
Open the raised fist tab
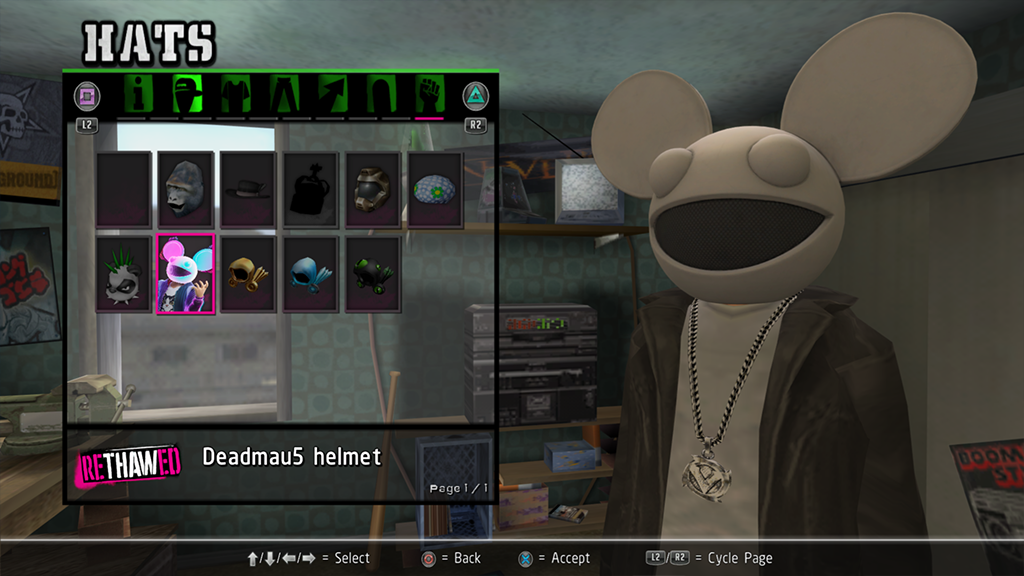pos(429,95)
